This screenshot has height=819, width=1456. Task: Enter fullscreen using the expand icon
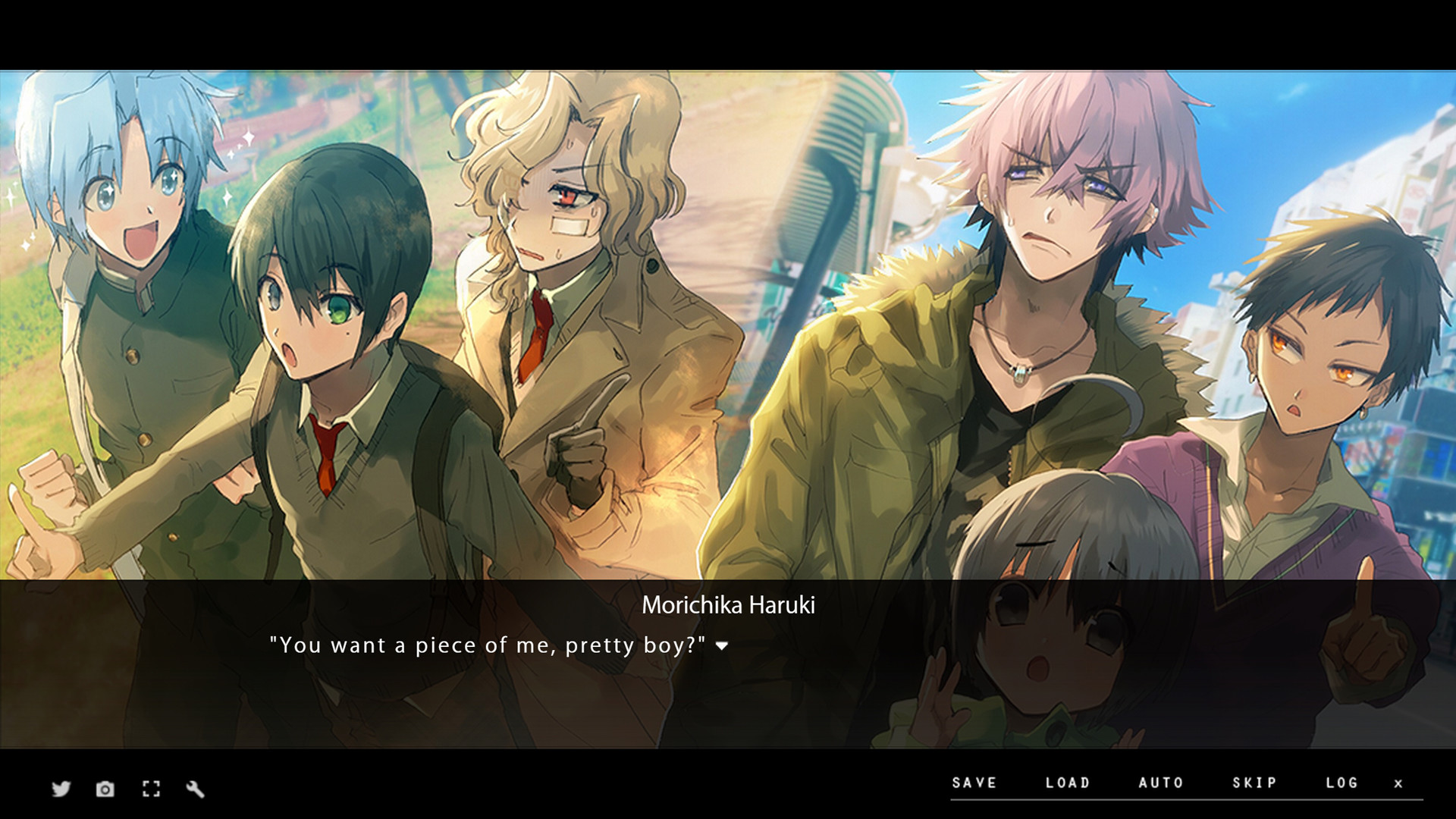pos(151,789)
